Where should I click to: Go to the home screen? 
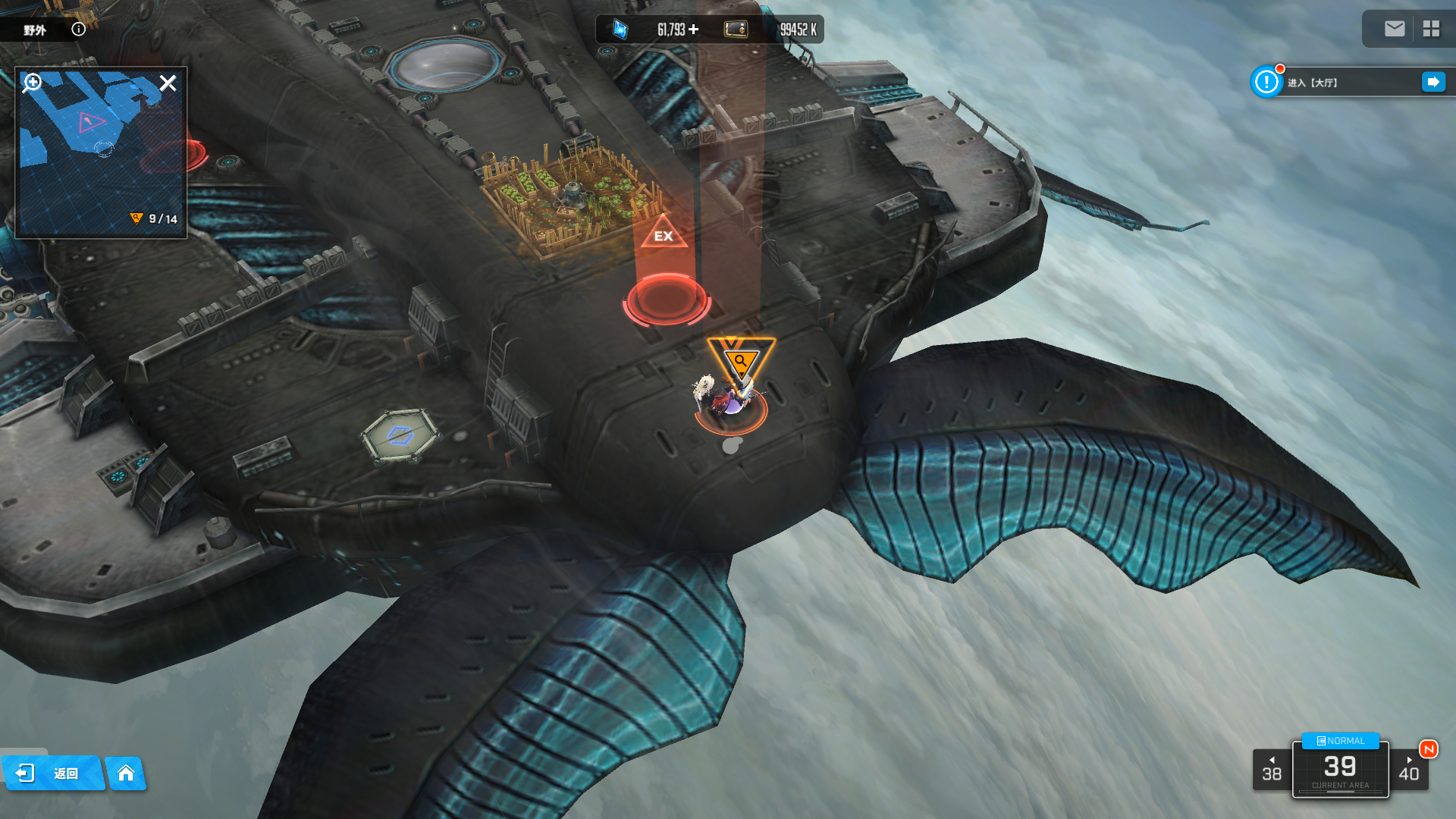[x=126, y=773]
